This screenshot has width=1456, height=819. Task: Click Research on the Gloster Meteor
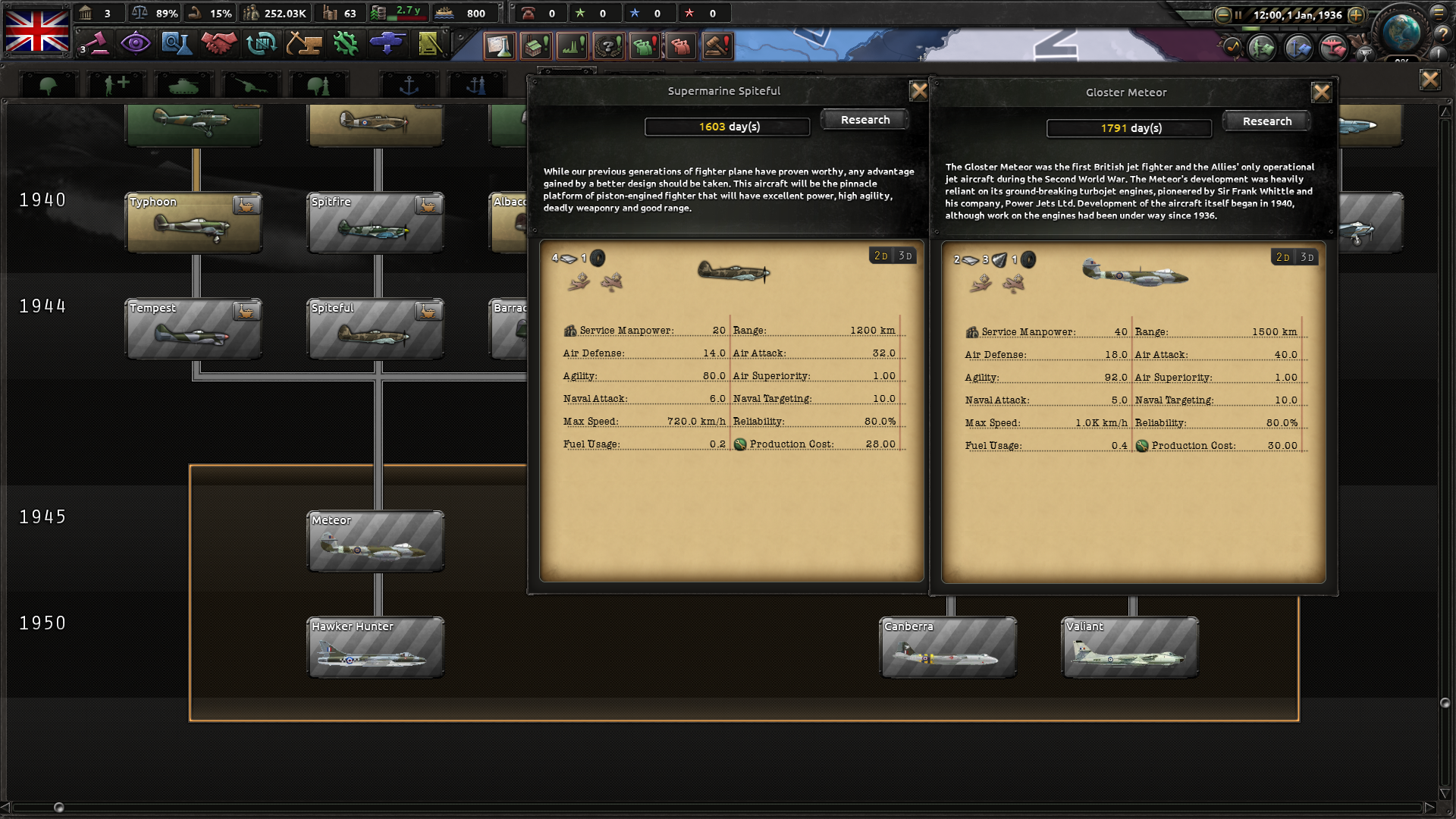click(1266, 121)
